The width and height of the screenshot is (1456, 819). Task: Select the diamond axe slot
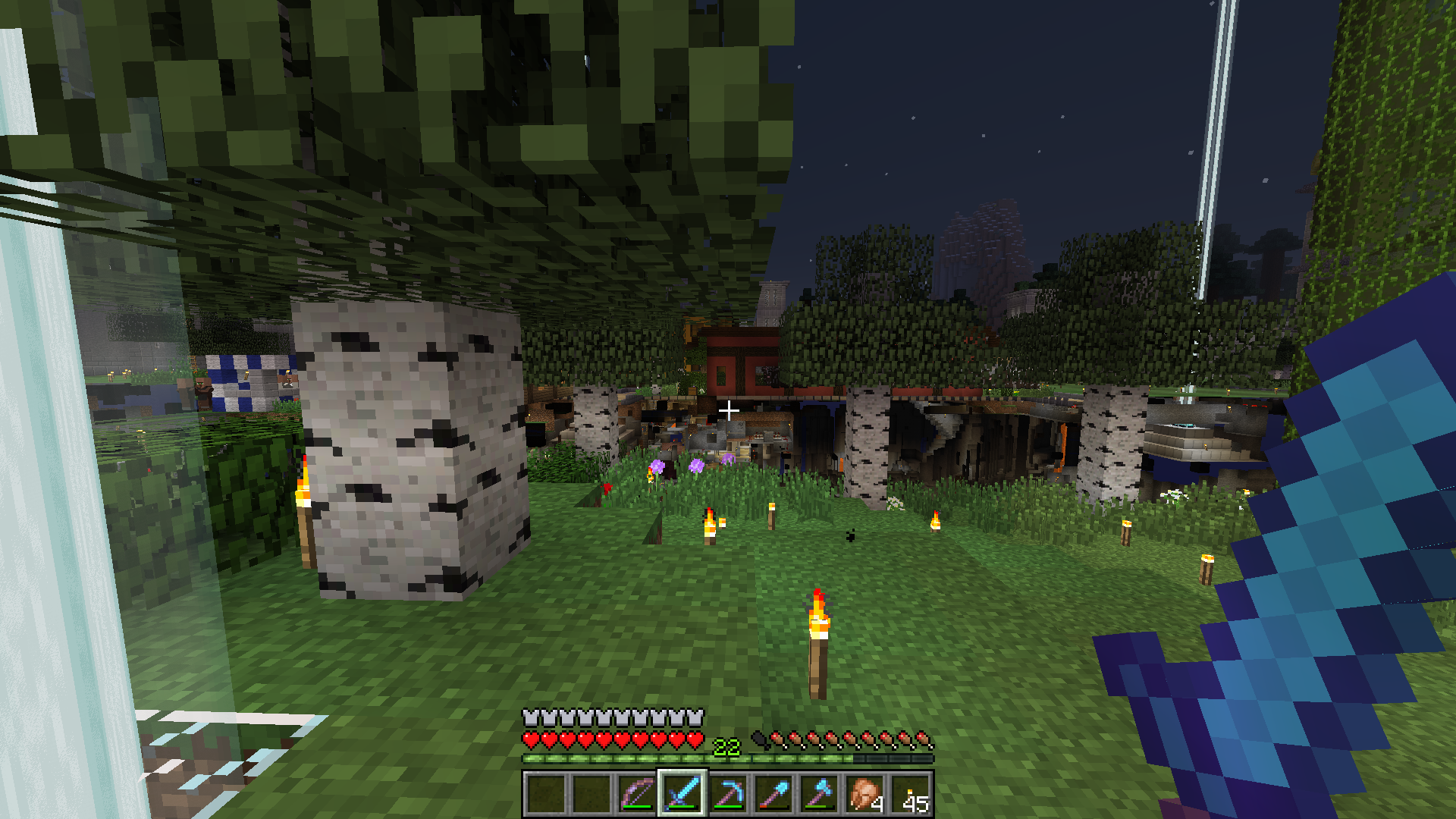pos(819,794)
